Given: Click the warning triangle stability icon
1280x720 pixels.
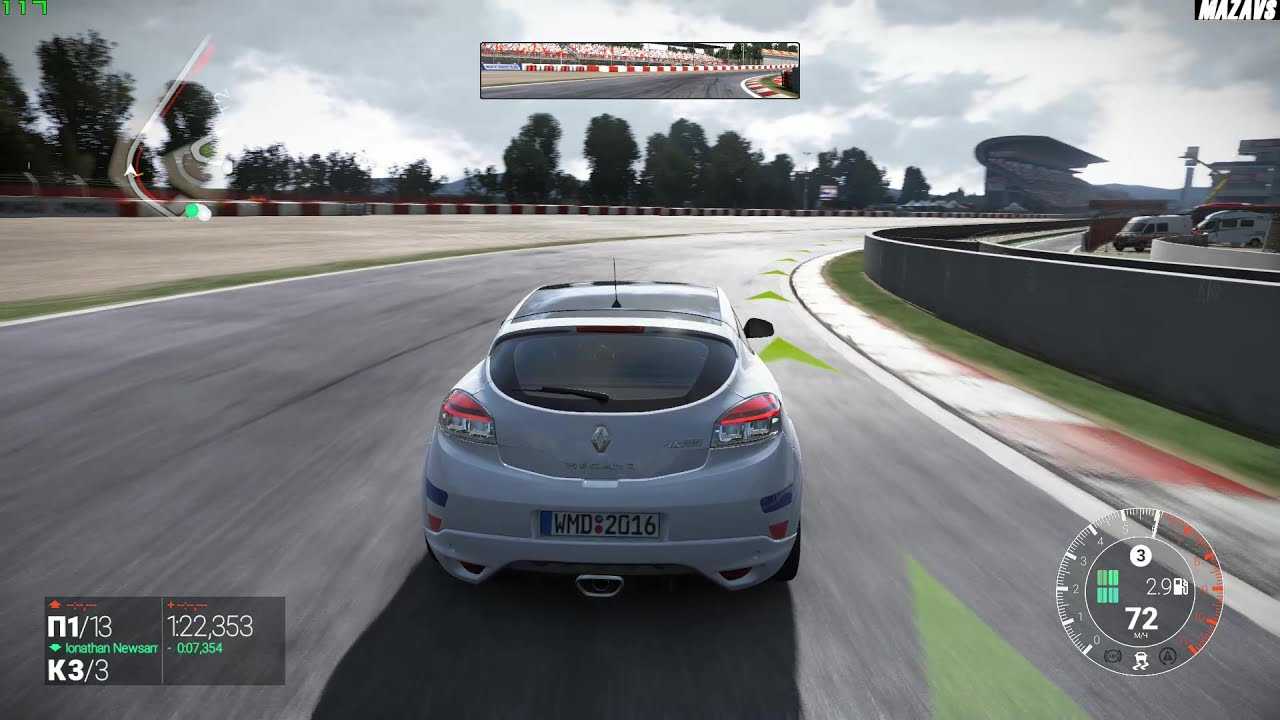Looking at the screenshot, I should point(1167,656).
